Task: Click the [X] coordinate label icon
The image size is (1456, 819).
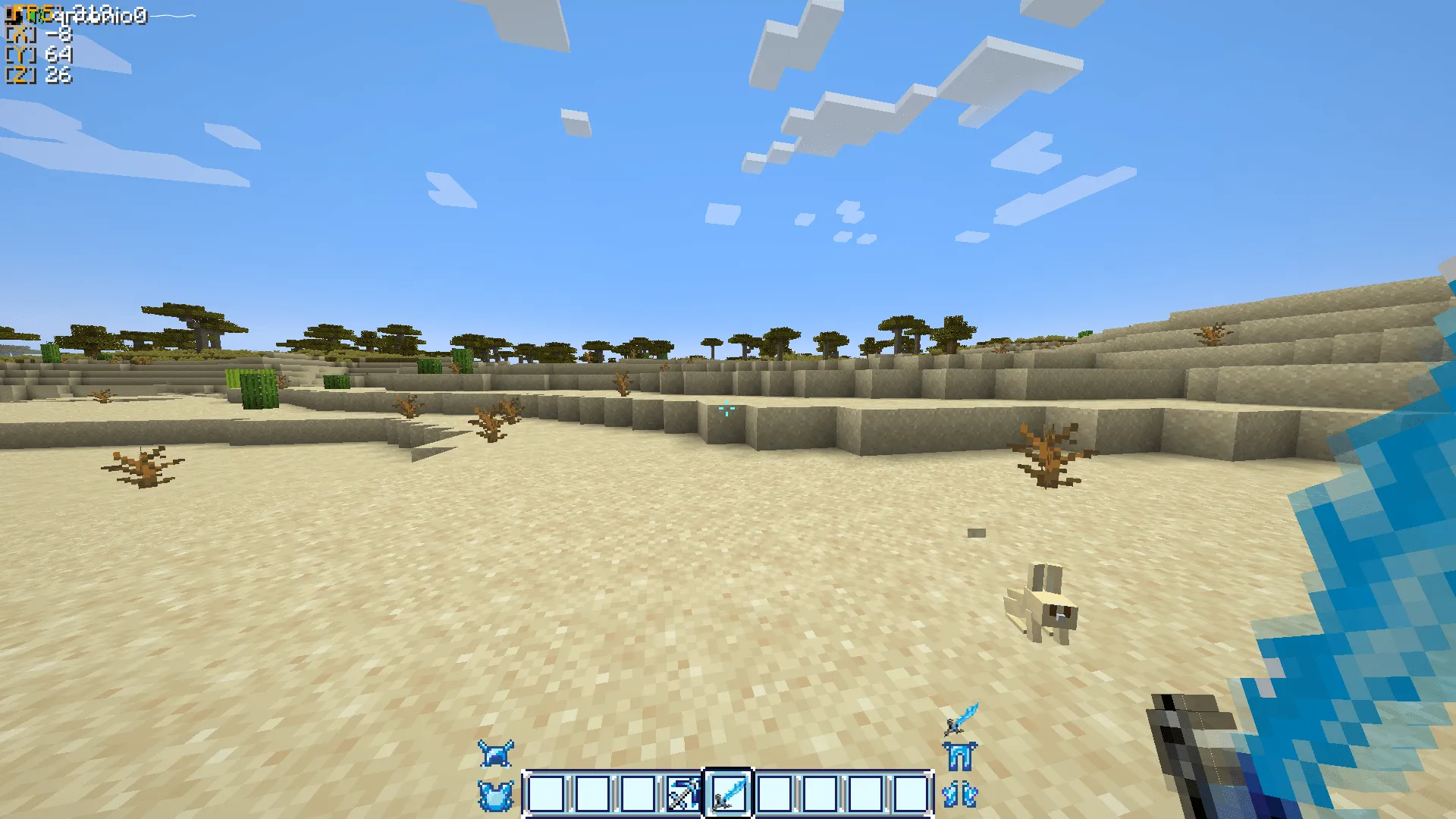Action: click(19, 33)
